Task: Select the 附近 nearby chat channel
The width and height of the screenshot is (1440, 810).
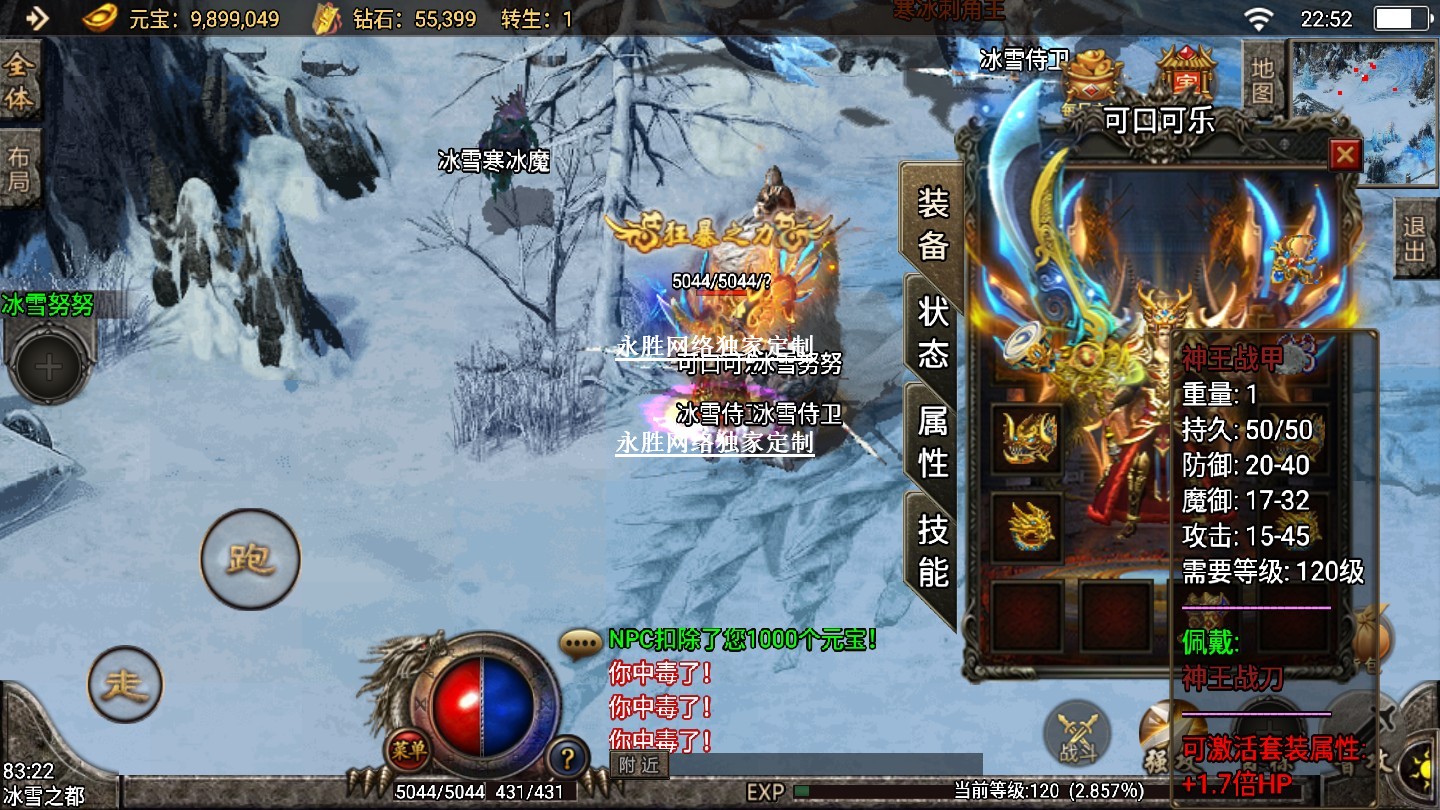Action: coord(639,765)
